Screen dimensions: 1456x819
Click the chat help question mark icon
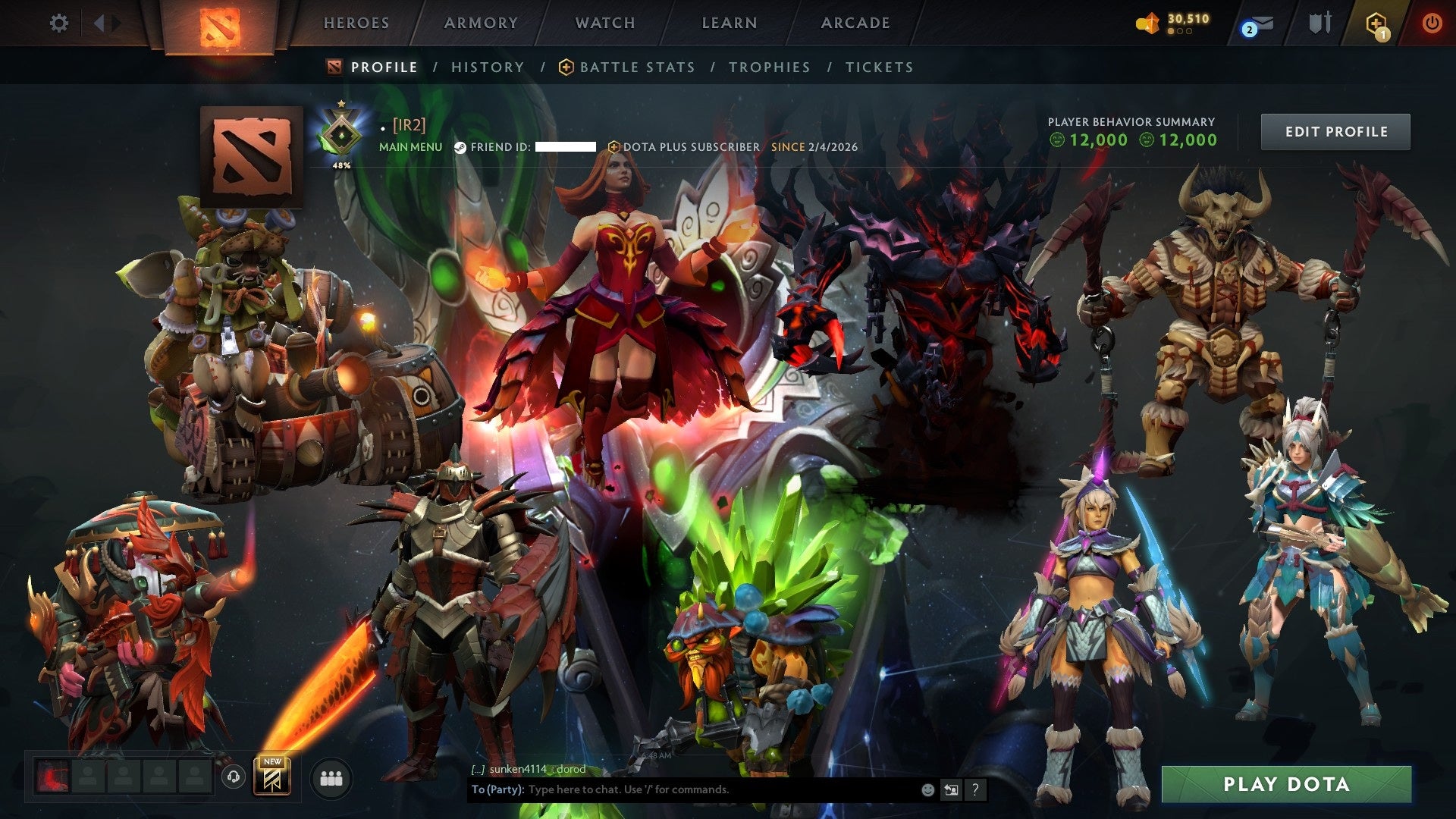(x=975, y=789)
